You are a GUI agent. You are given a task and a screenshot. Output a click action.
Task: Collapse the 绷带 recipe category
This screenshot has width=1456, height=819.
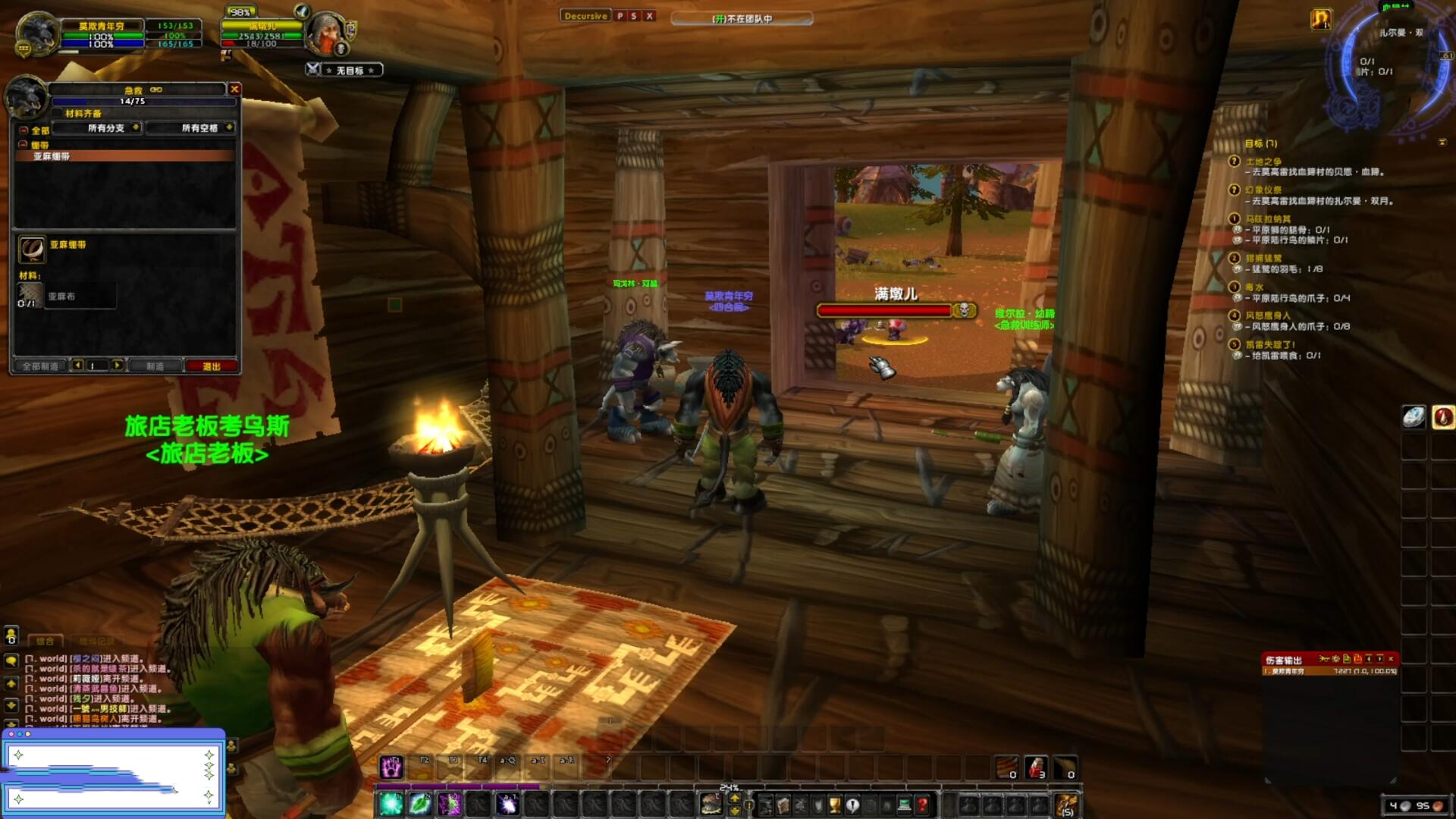point(24,144)
